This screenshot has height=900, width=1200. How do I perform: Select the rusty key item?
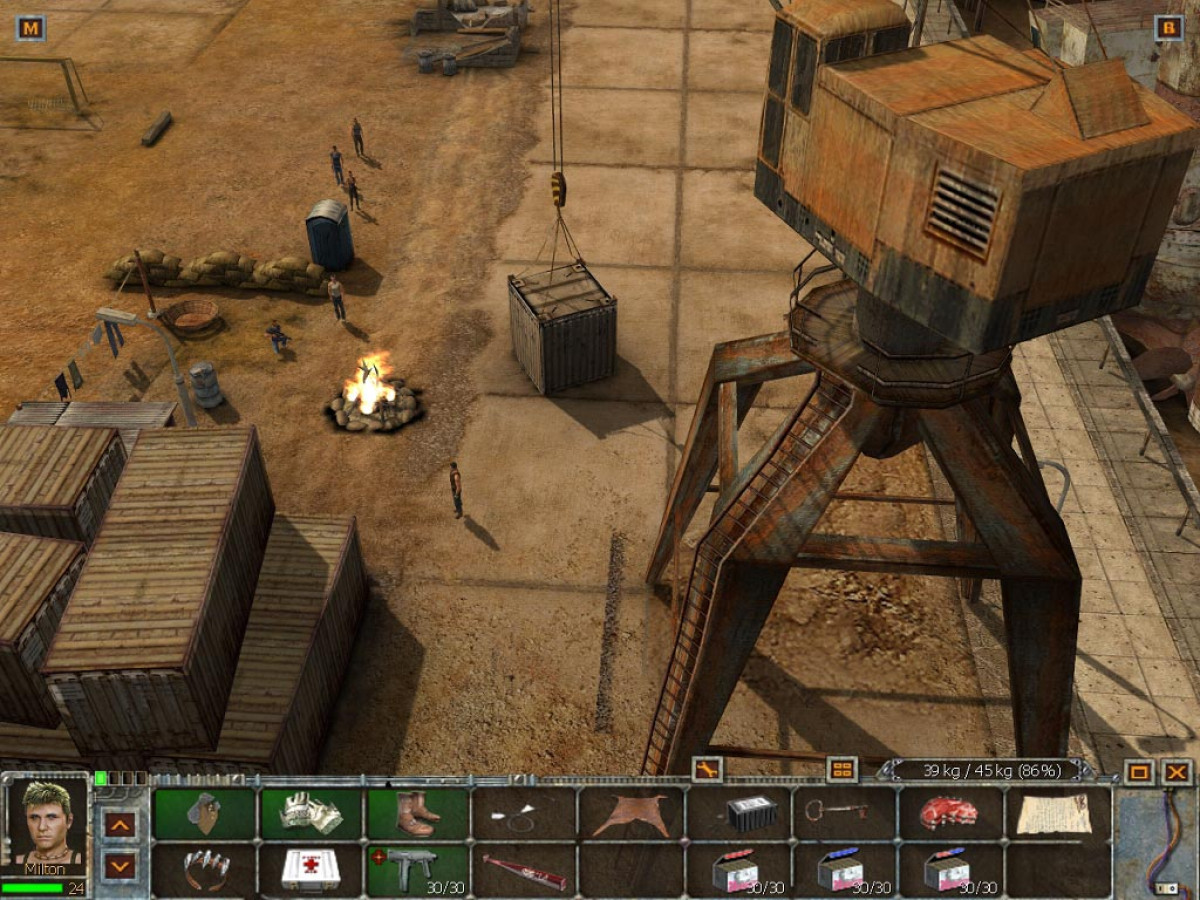(844, 811)
